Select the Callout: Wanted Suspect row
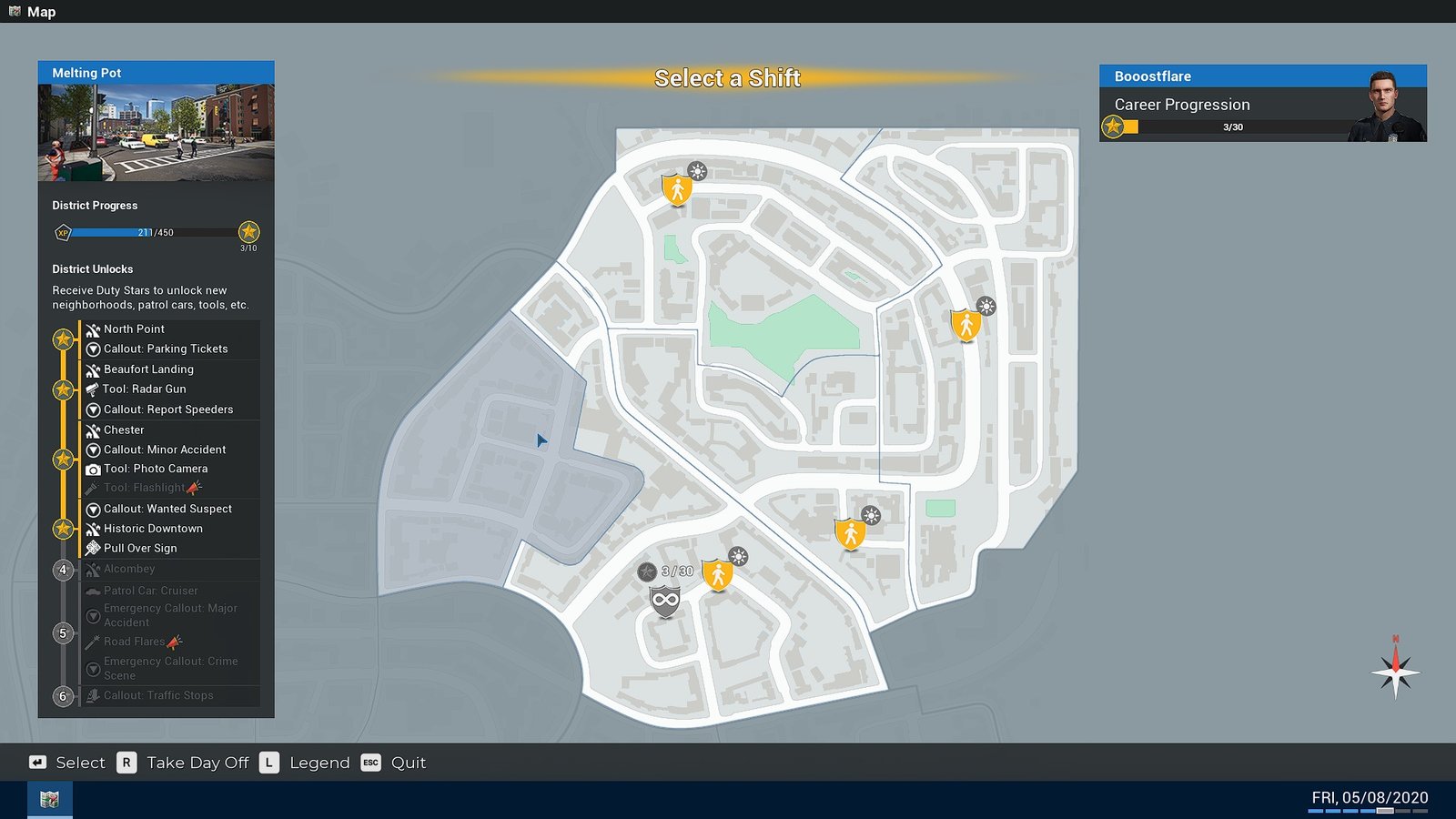 pyautogui.click(x=167, y=509)
